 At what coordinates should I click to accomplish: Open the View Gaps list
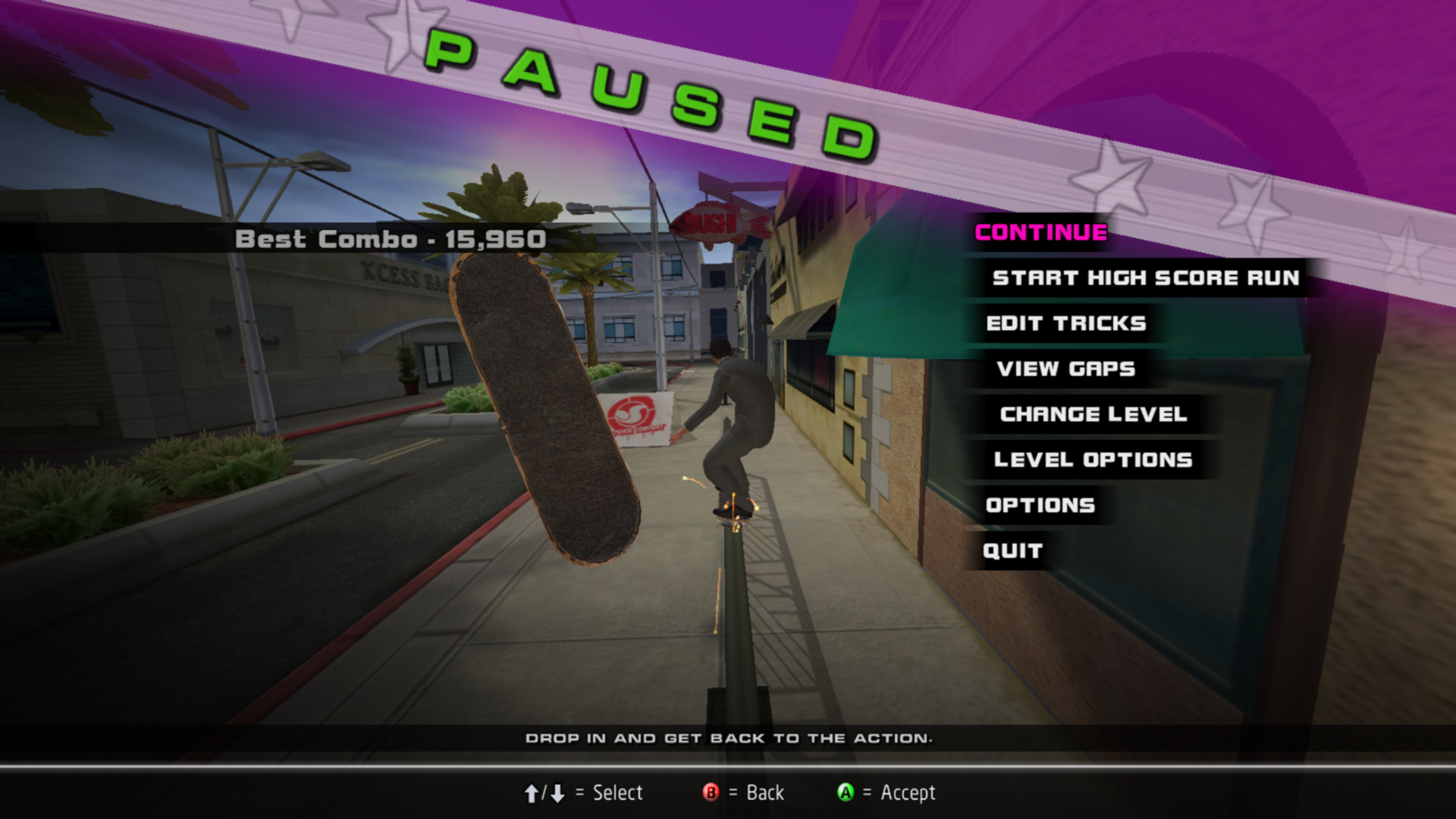(x=1065, y=369)
